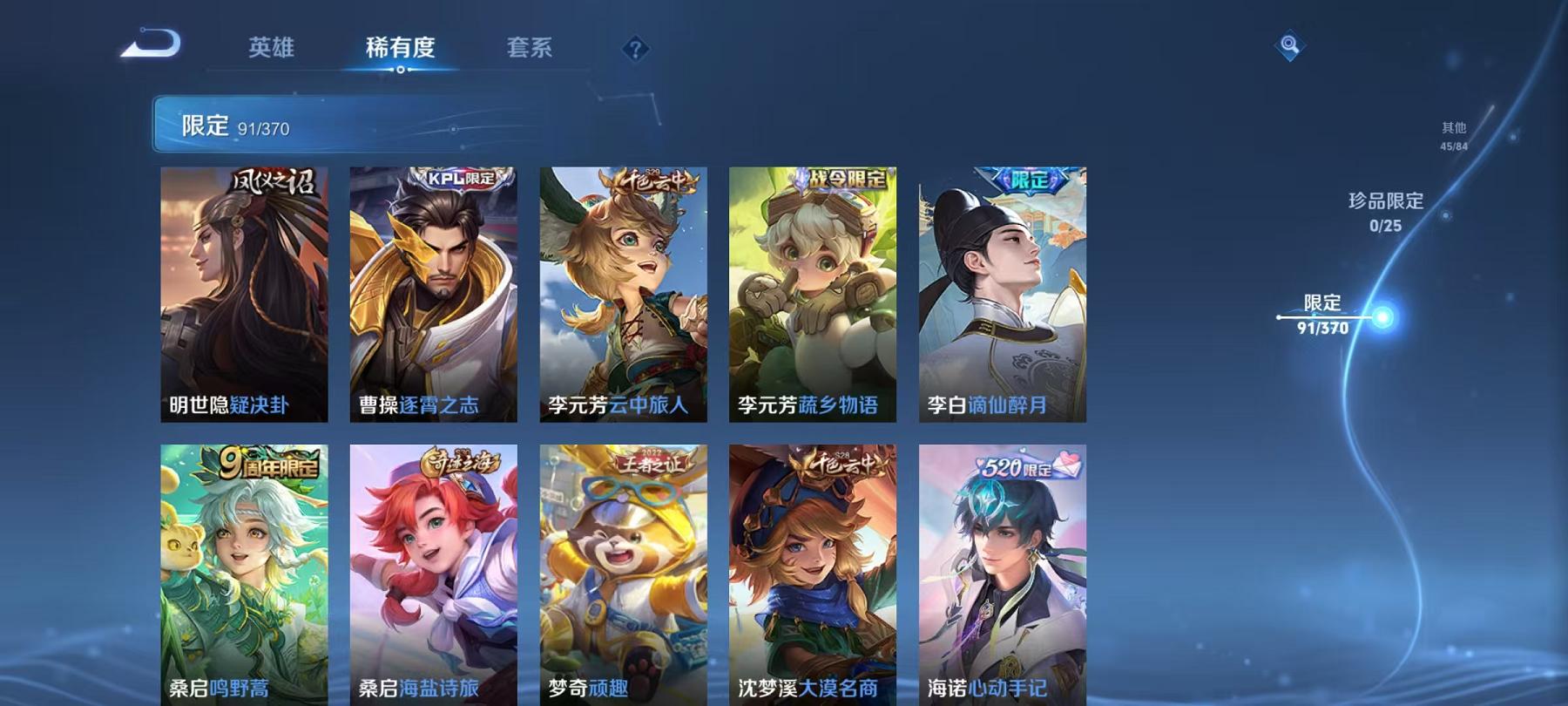Click the 战令限定 badge on 李元芳蔬乡物语 card

pyautogui.click(x=839, y=180)
